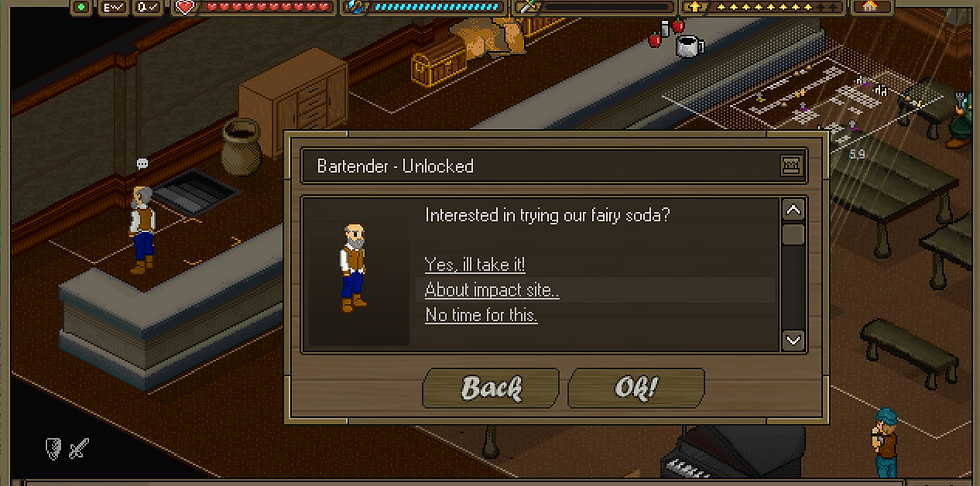Toggle the green dot status button
This screenshot has height=486, width=980.
pos(81,7)
